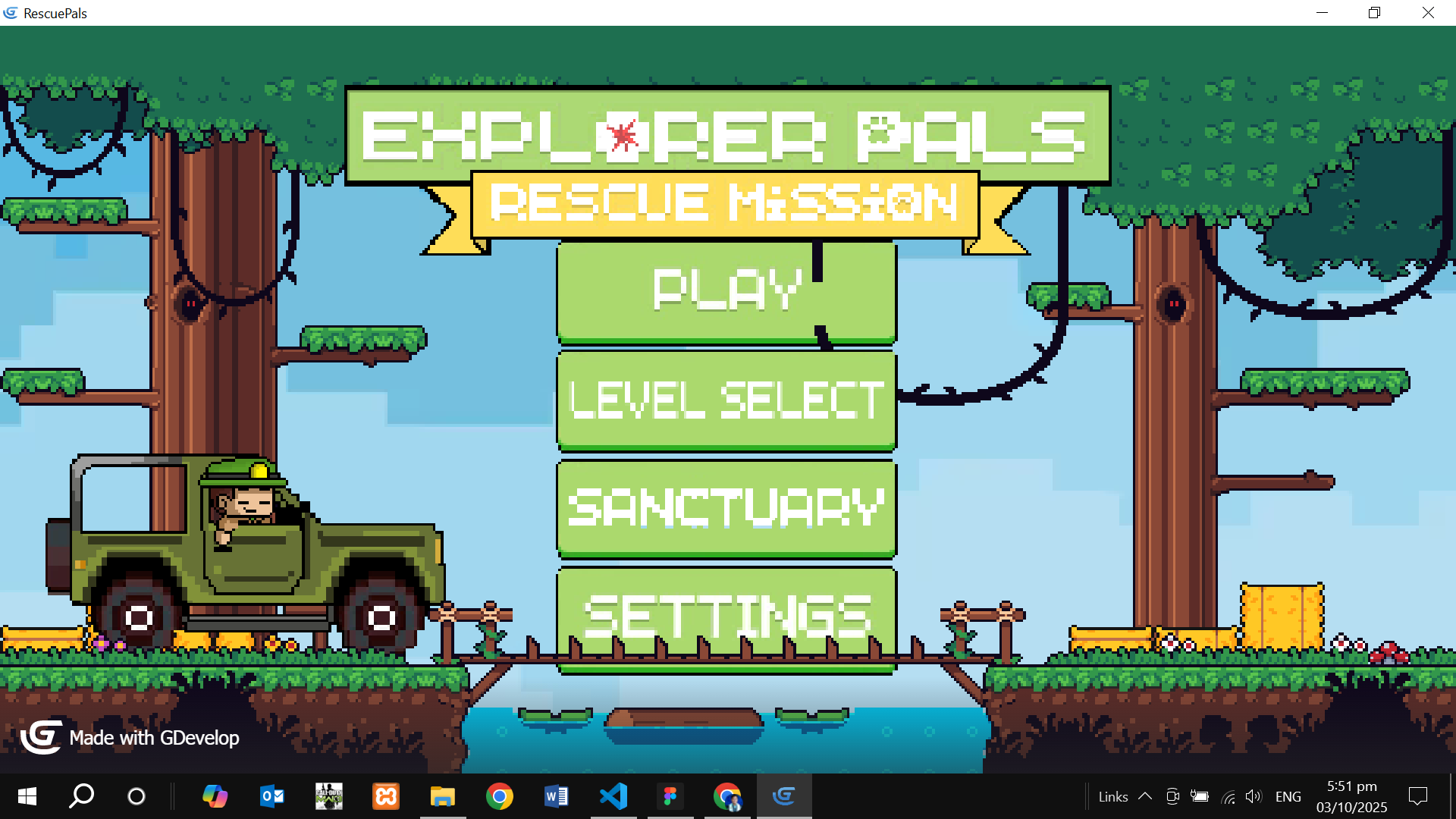Open the XAMPP control panel from the taskbar
The image size is (1456, 819).
(386, 796)
